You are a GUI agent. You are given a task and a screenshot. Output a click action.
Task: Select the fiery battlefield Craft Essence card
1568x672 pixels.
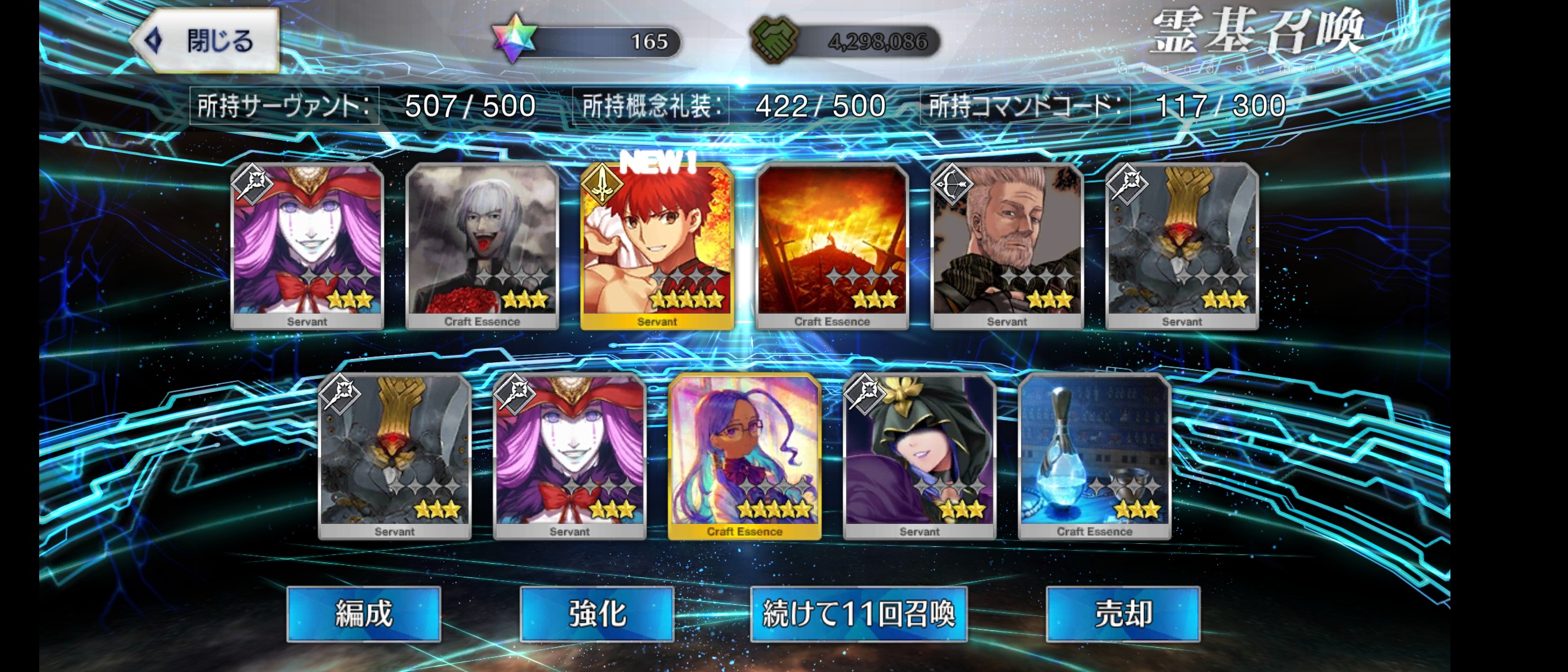[832, 246]
